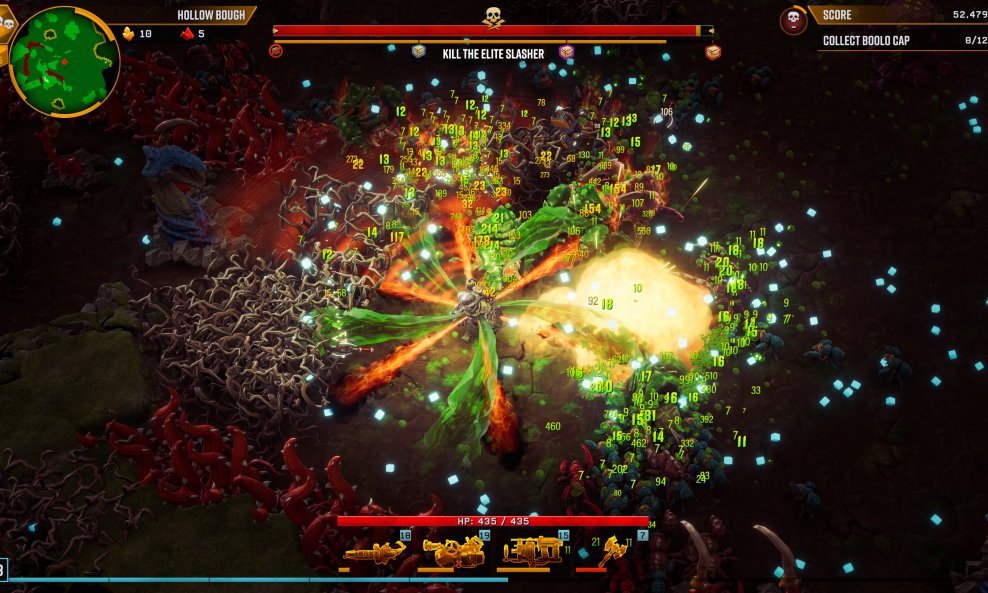Click the circular minimap
Image resolution: width=988 pixels, height=593 pixels.
point(64,61)
